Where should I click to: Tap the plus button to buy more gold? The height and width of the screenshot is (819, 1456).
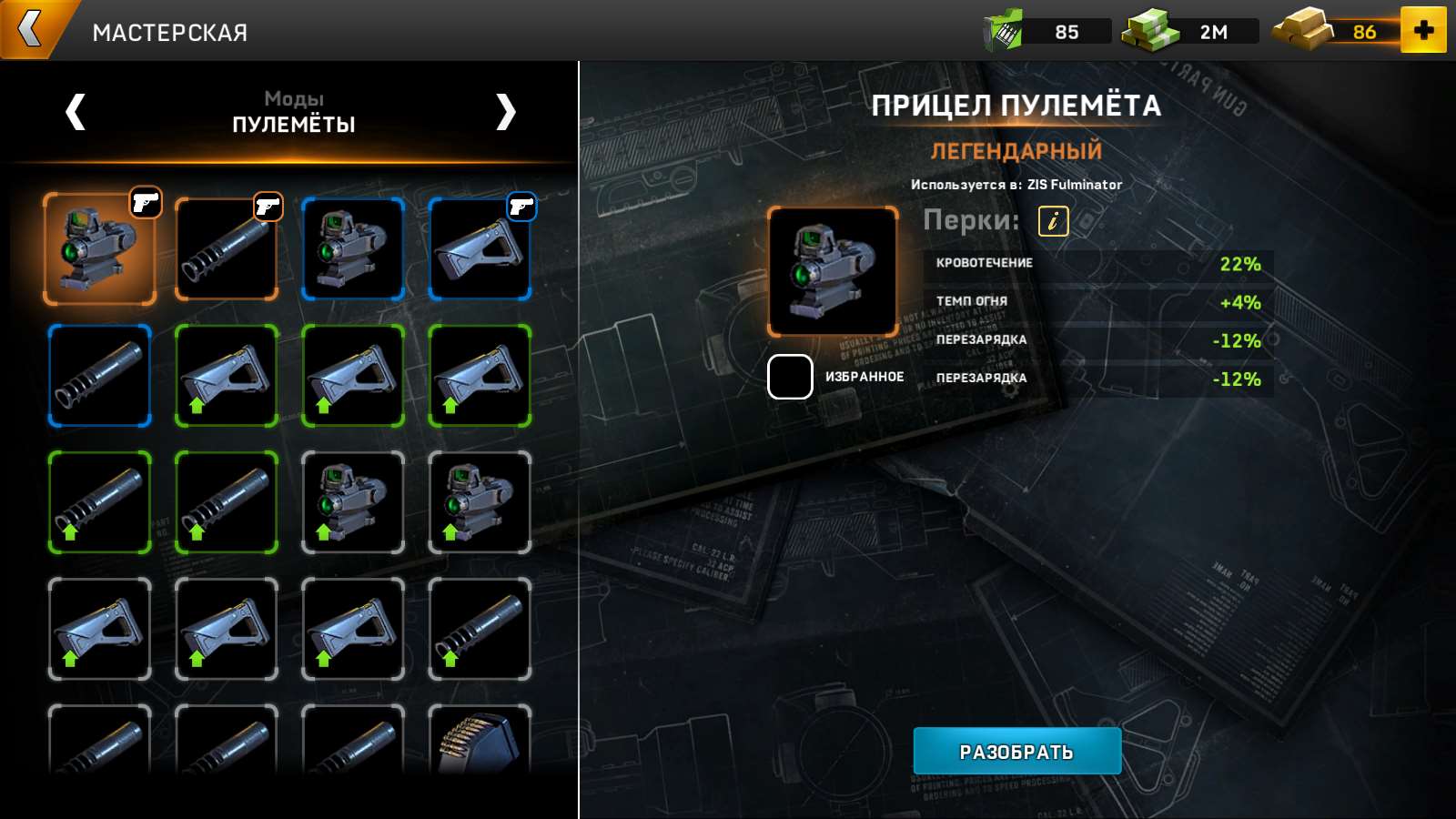click(x=1426, y=30)
